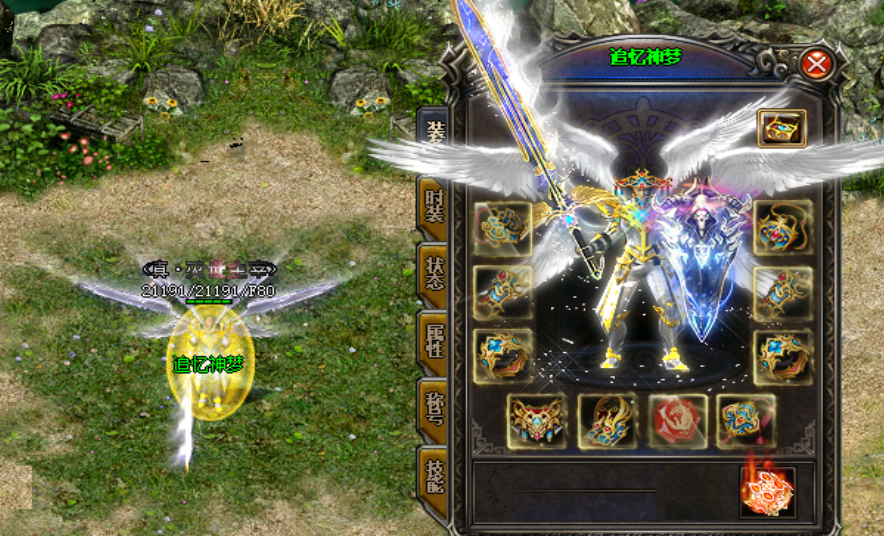The image size is (884, 536).
Task: Select the left necklace equipment slot
Action: [x=503, y=228]
